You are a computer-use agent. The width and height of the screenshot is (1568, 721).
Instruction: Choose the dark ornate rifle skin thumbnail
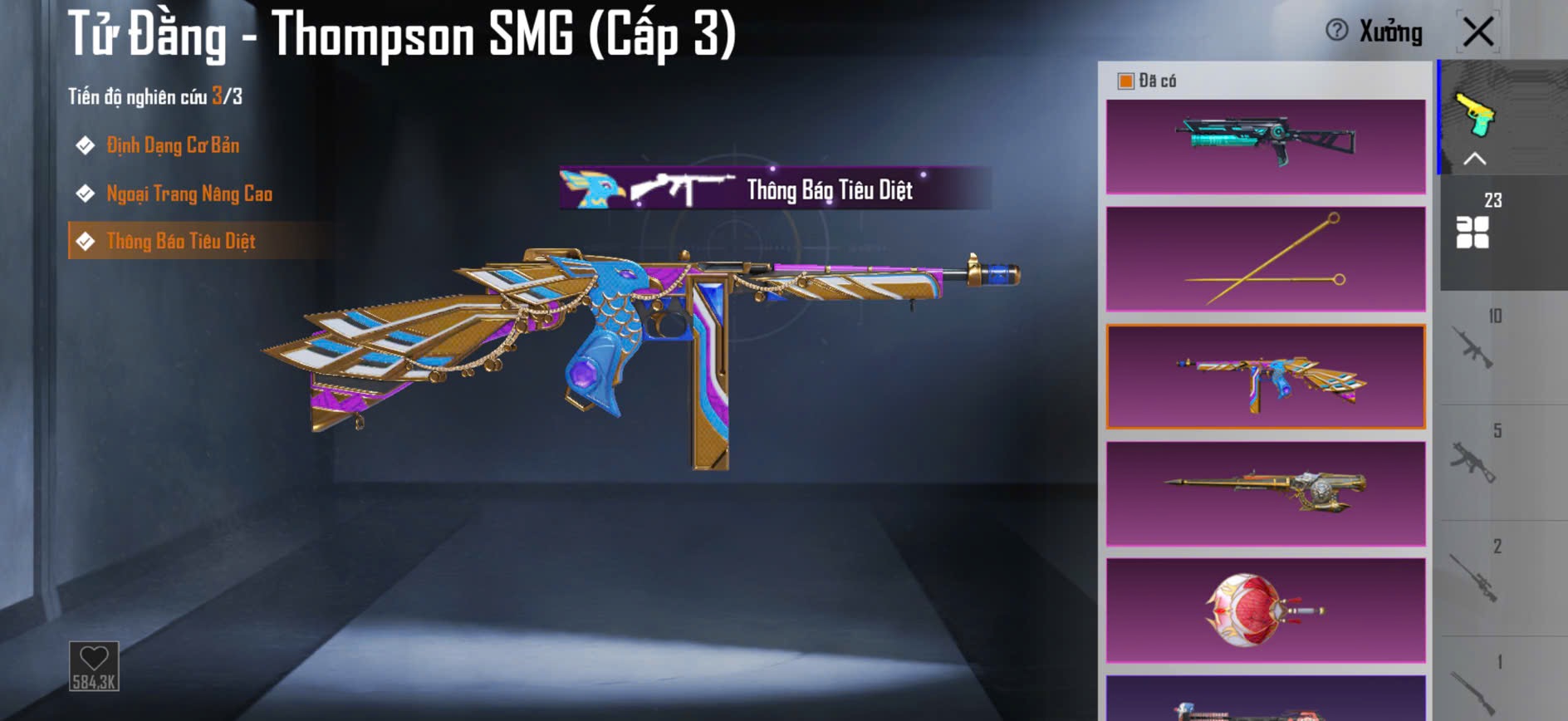(1266, 493)
